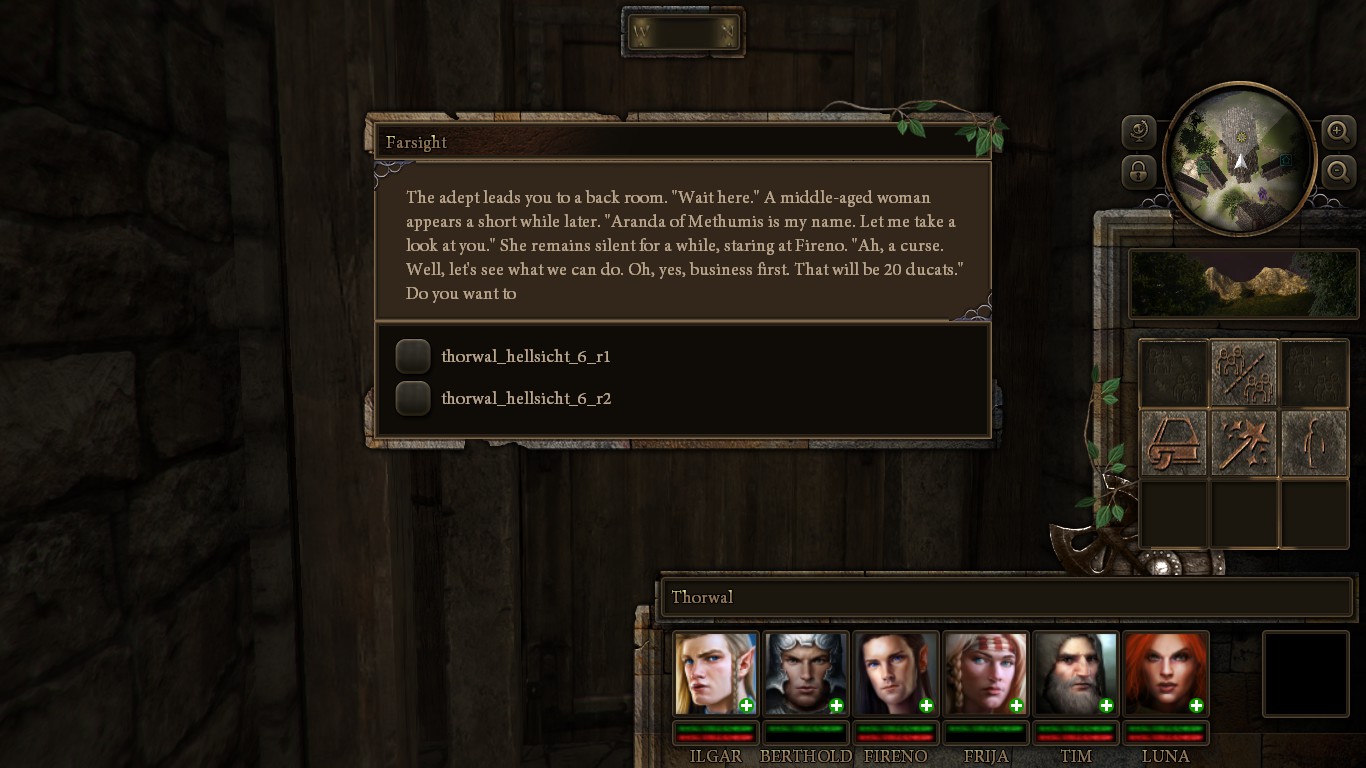The image size is (1366, 768).
Task: Pick Fireno's character portrait
Action: (x=896, y=673)
